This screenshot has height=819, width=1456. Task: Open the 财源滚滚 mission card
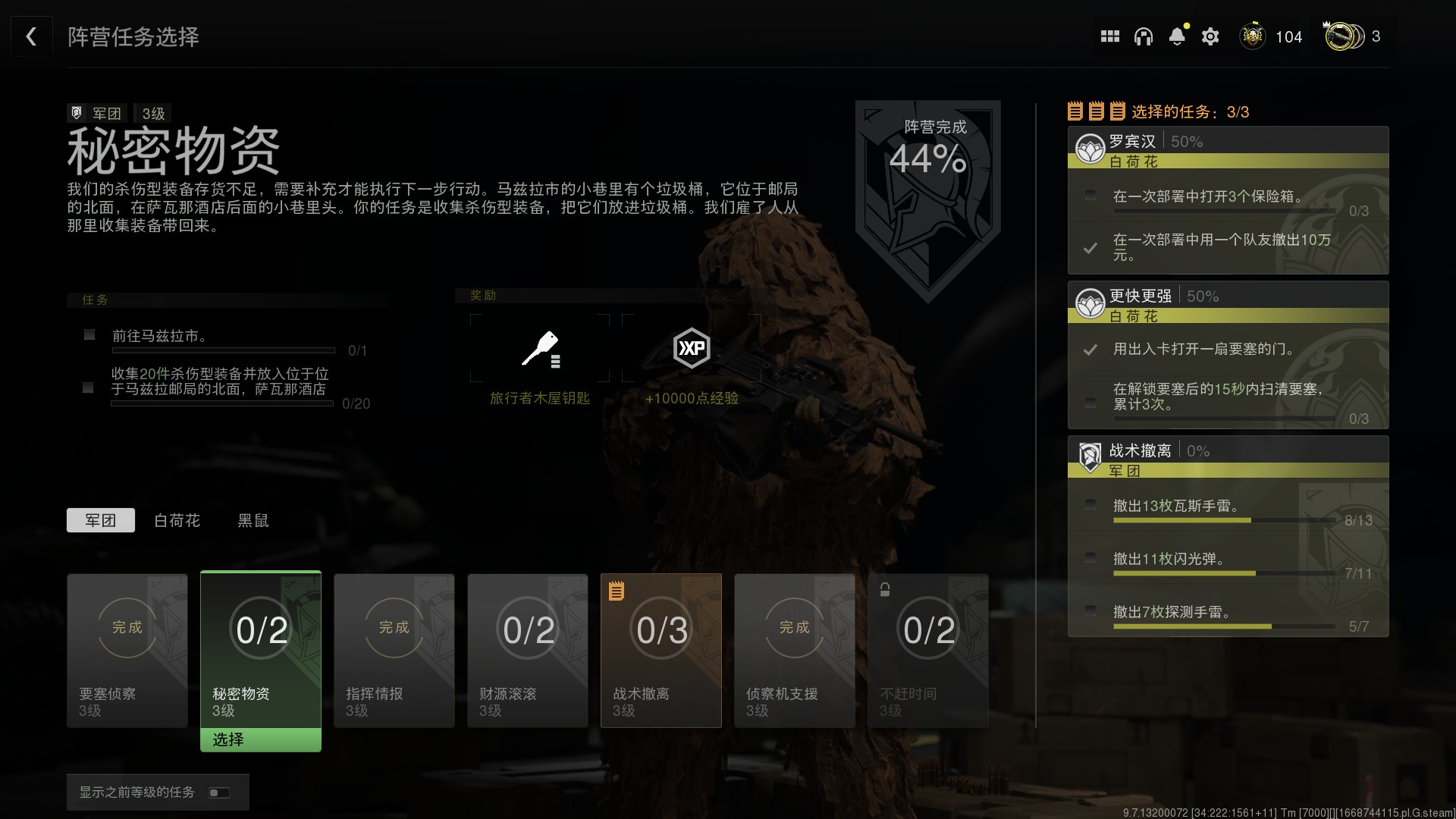point(528,651)
